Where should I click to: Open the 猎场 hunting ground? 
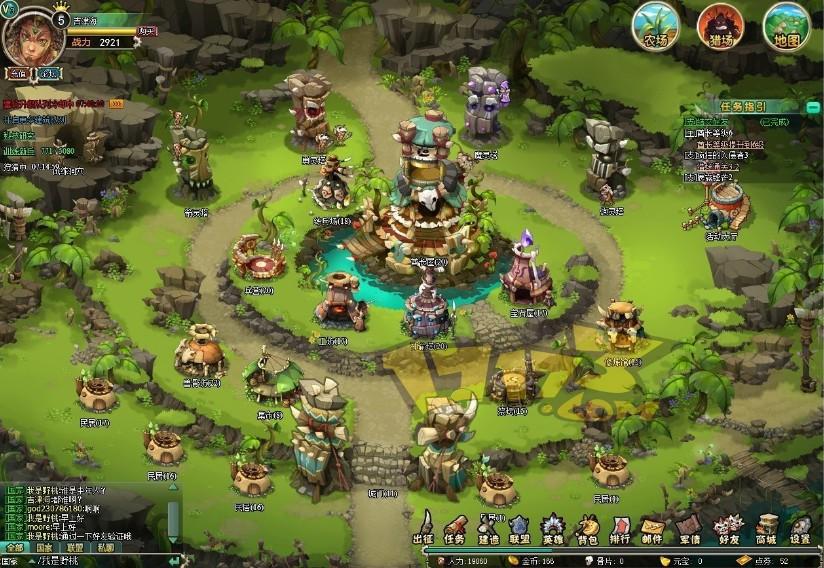(720, 26)
